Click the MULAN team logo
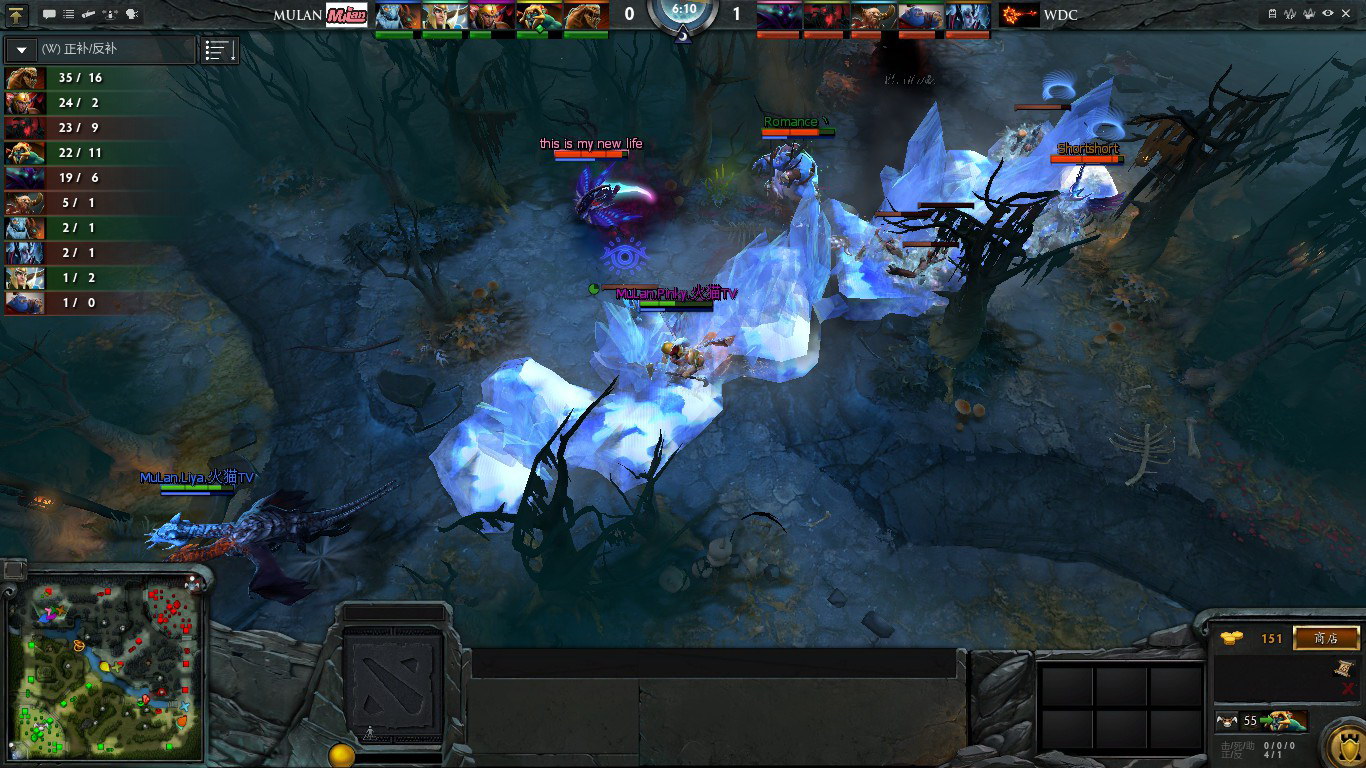The width and height of the screenshot is (1366, 768). (x=347, y=15)
